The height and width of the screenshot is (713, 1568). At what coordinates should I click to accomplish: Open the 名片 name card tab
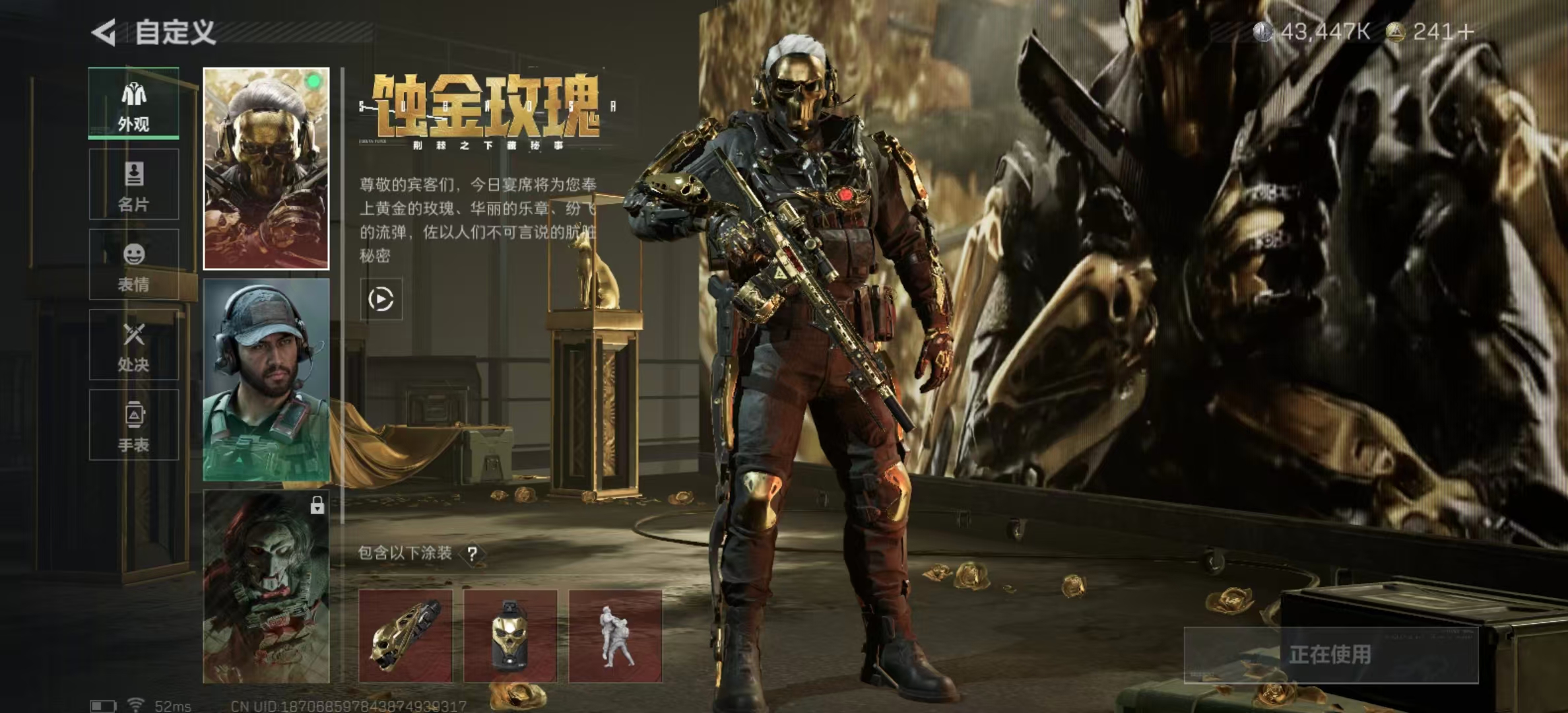134,184
